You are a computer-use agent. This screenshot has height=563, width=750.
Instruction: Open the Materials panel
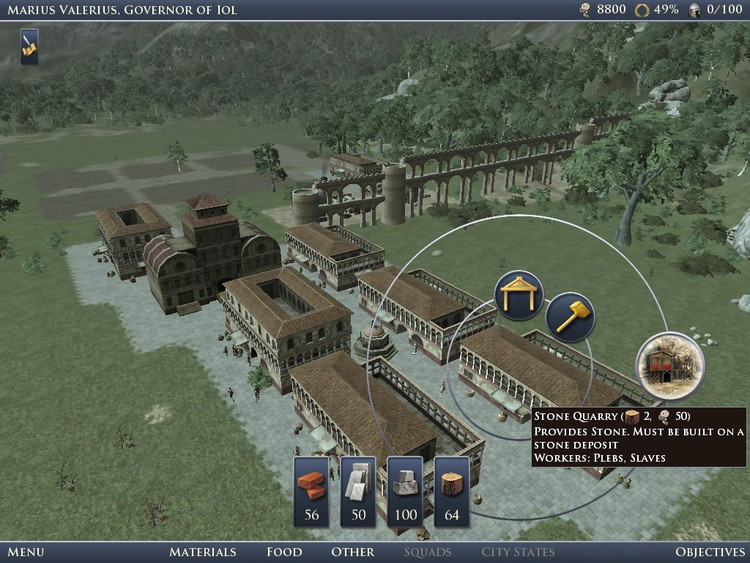tap(202, 552)
